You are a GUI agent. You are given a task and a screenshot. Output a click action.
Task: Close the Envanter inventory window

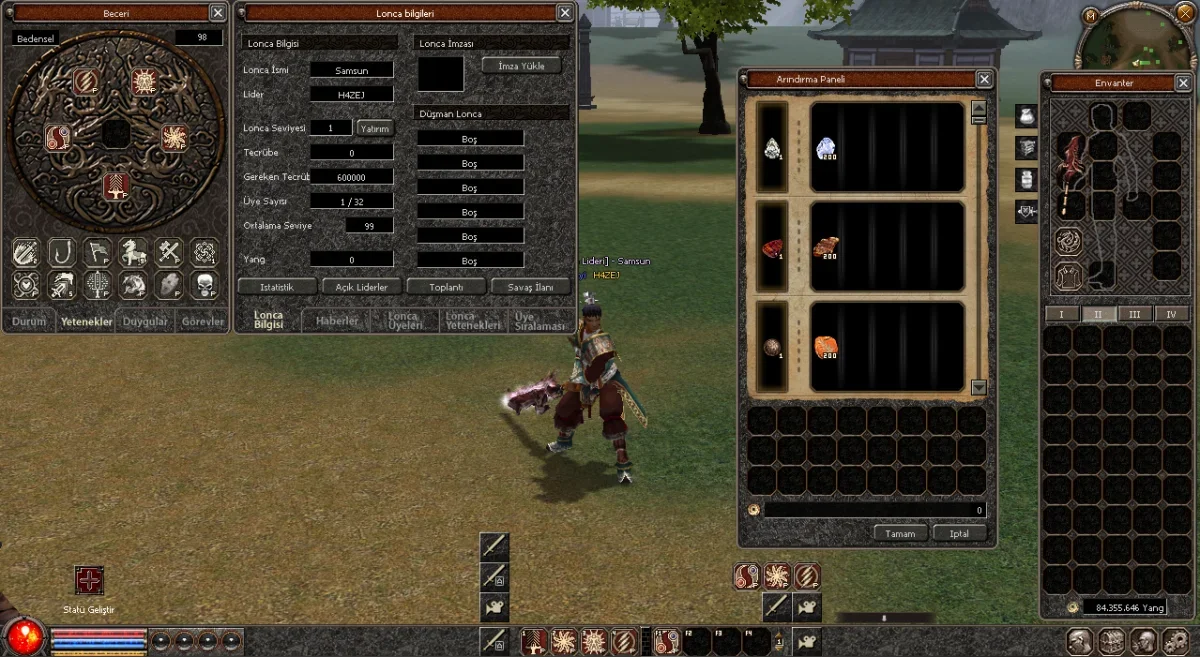click(x=1183, y=83)
